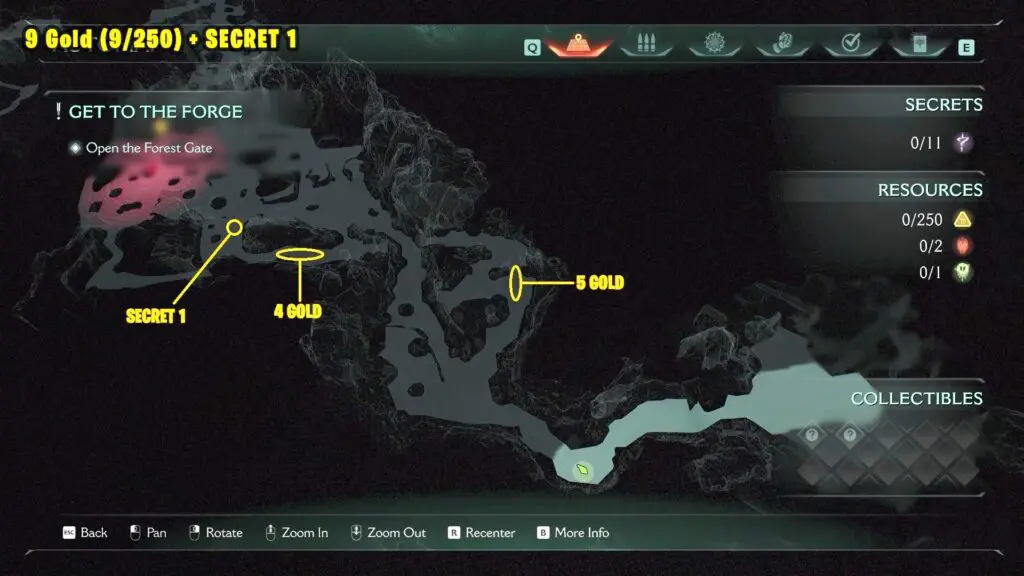This screenshot has height=576, width=1024.
Task: Select the yellow gold resource icon
Action: (x=963, y=220)
